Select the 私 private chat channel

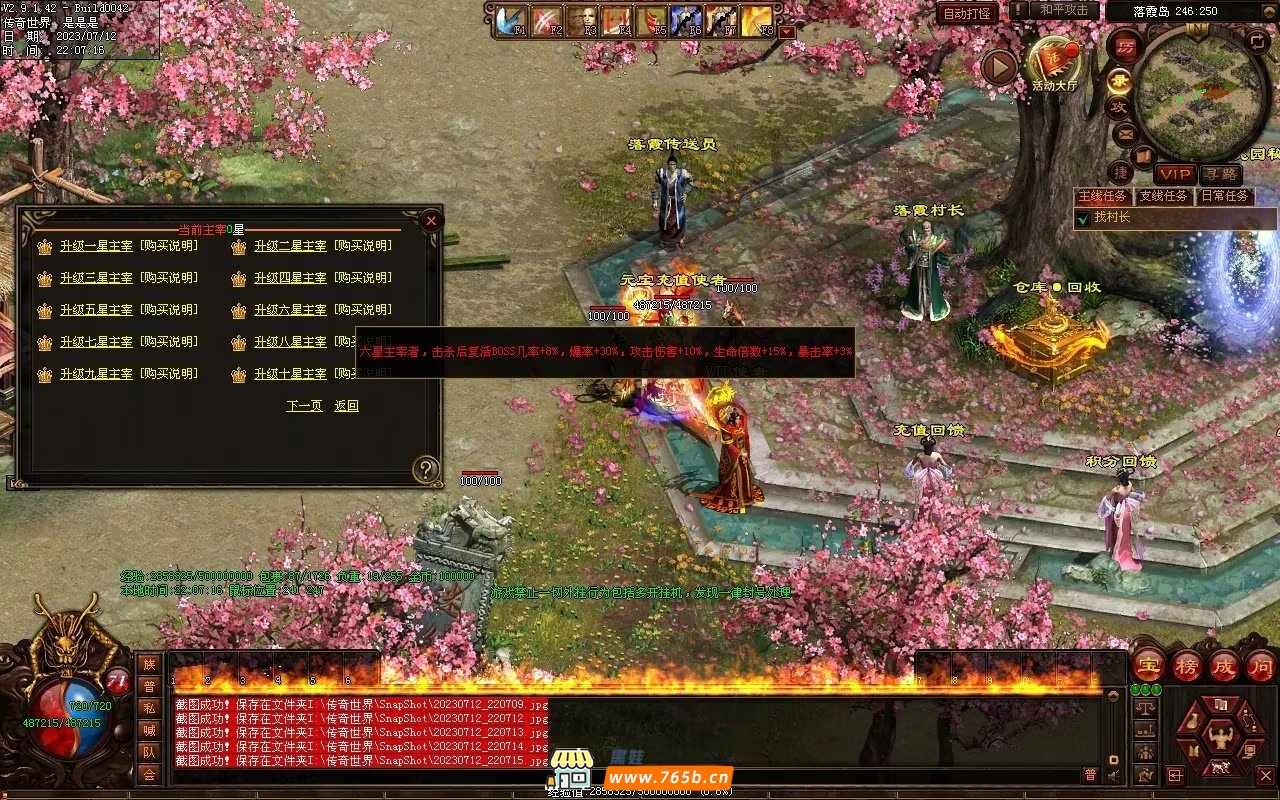[149, 708]
